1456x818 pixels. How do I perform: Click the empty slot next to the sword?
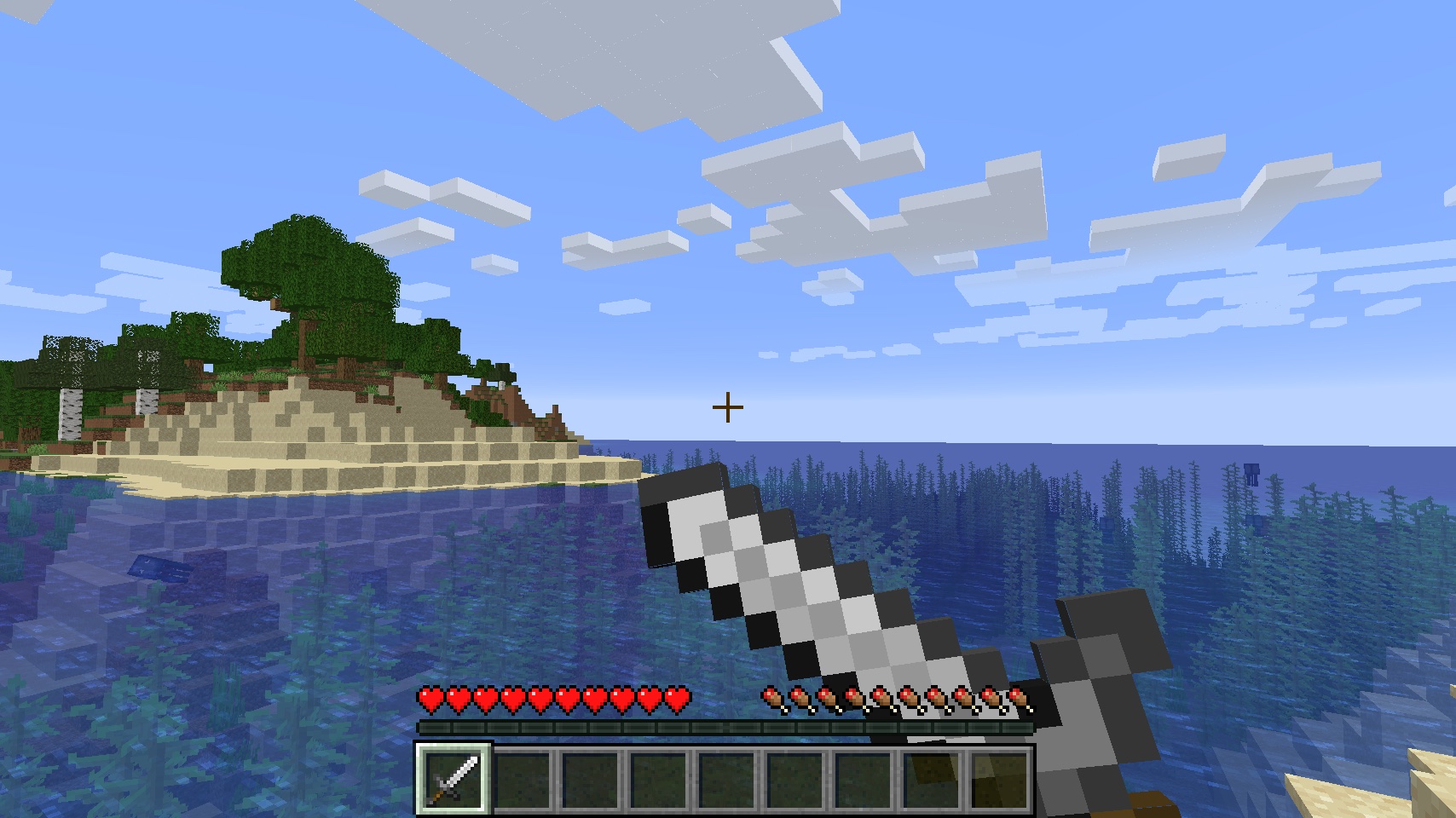(x=521, y=780)
